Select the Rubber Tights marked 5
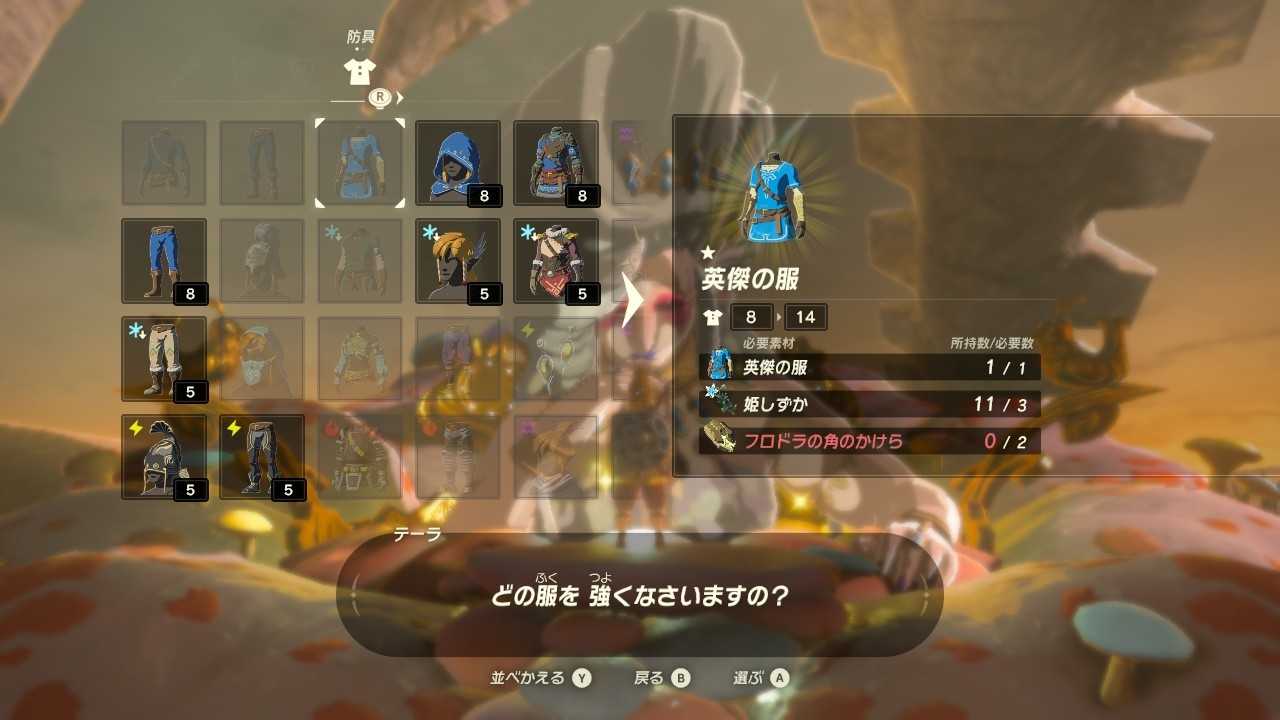Viewport: 1280px width, 720px height. click(260, 456)
